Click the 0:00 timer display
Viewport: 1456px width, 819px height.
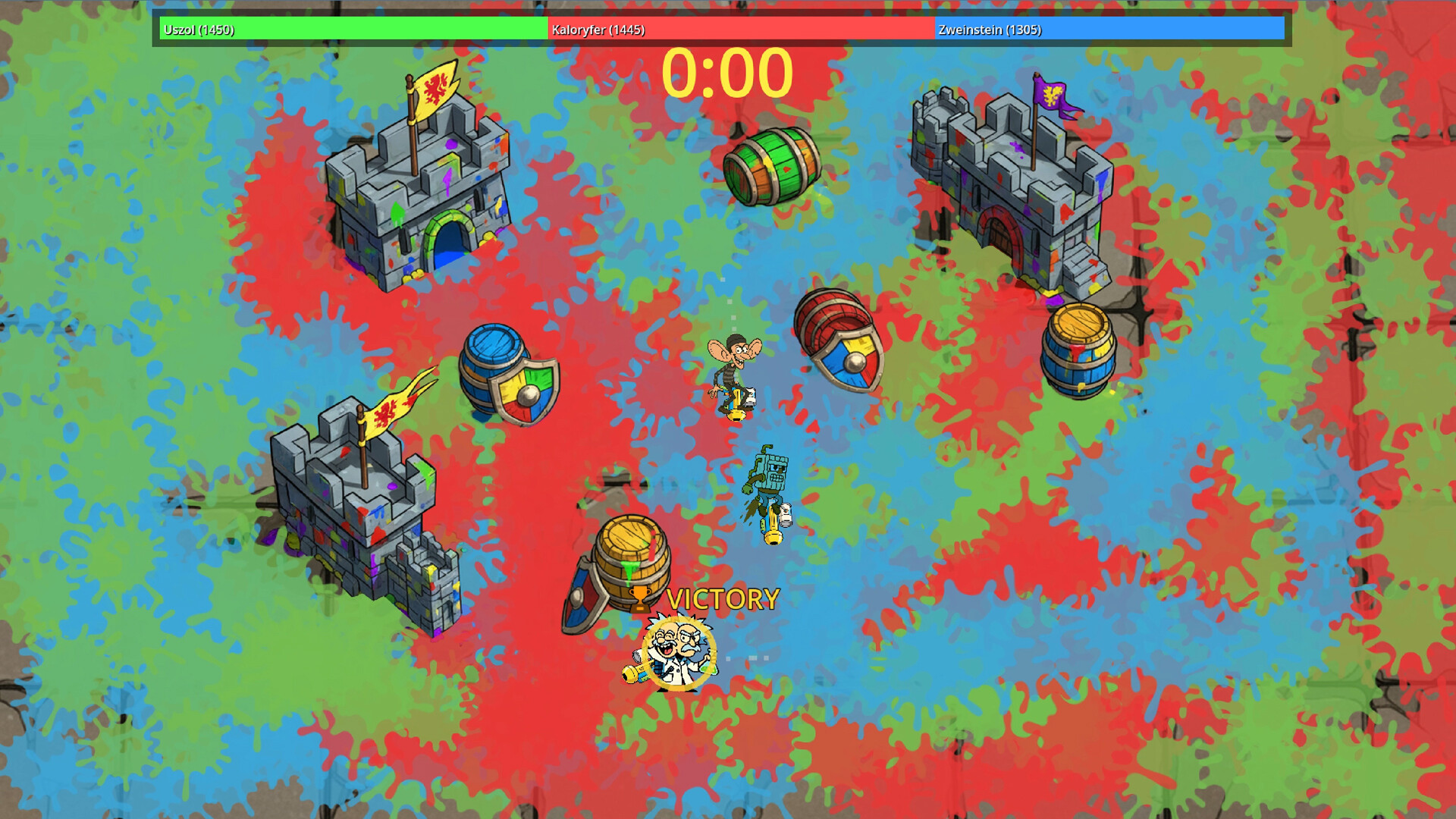pyautogui.click(x=730, y=72)
